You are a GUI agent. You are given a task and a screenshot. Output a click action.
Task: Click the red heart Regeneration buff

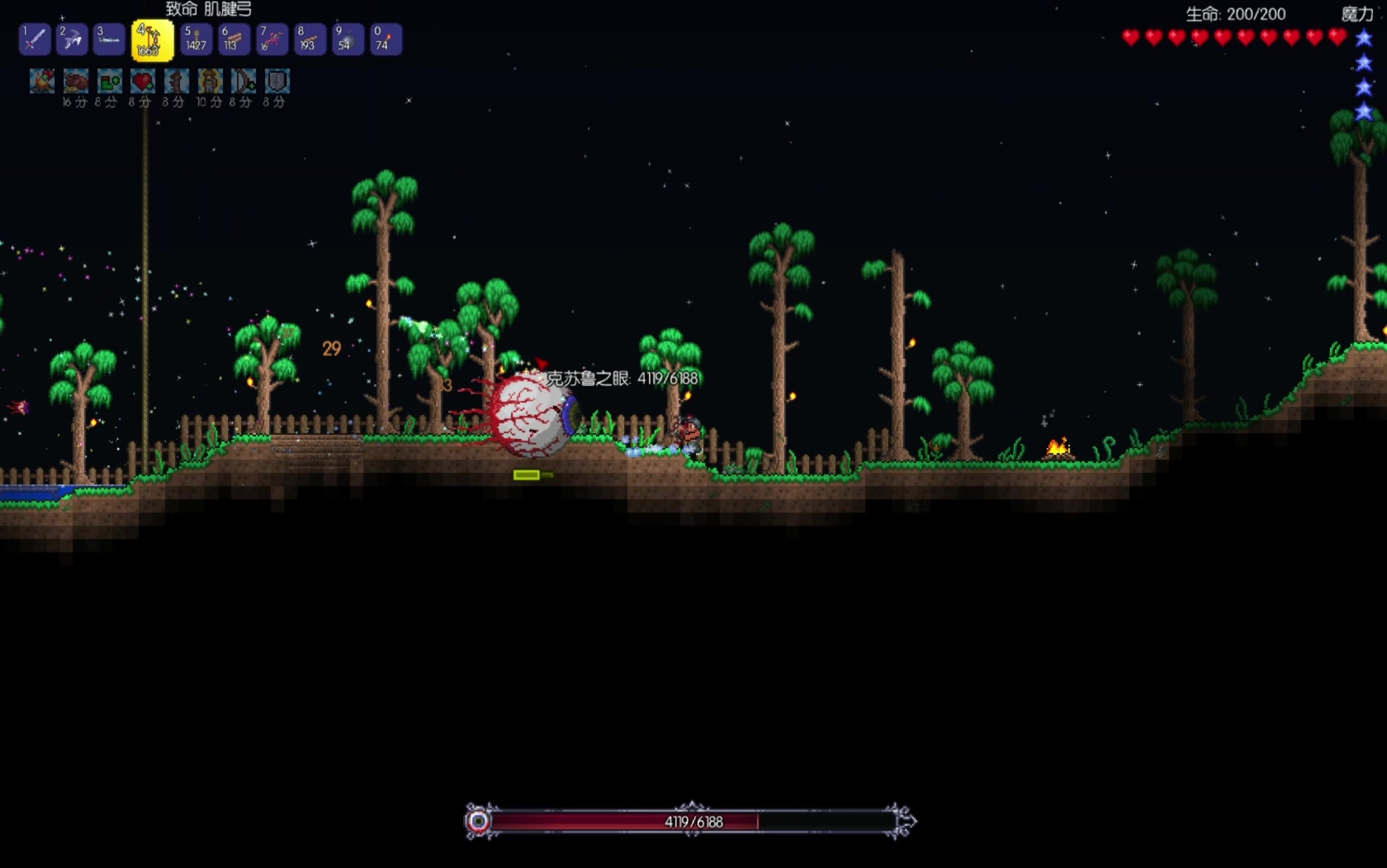[x=142, y=81]
